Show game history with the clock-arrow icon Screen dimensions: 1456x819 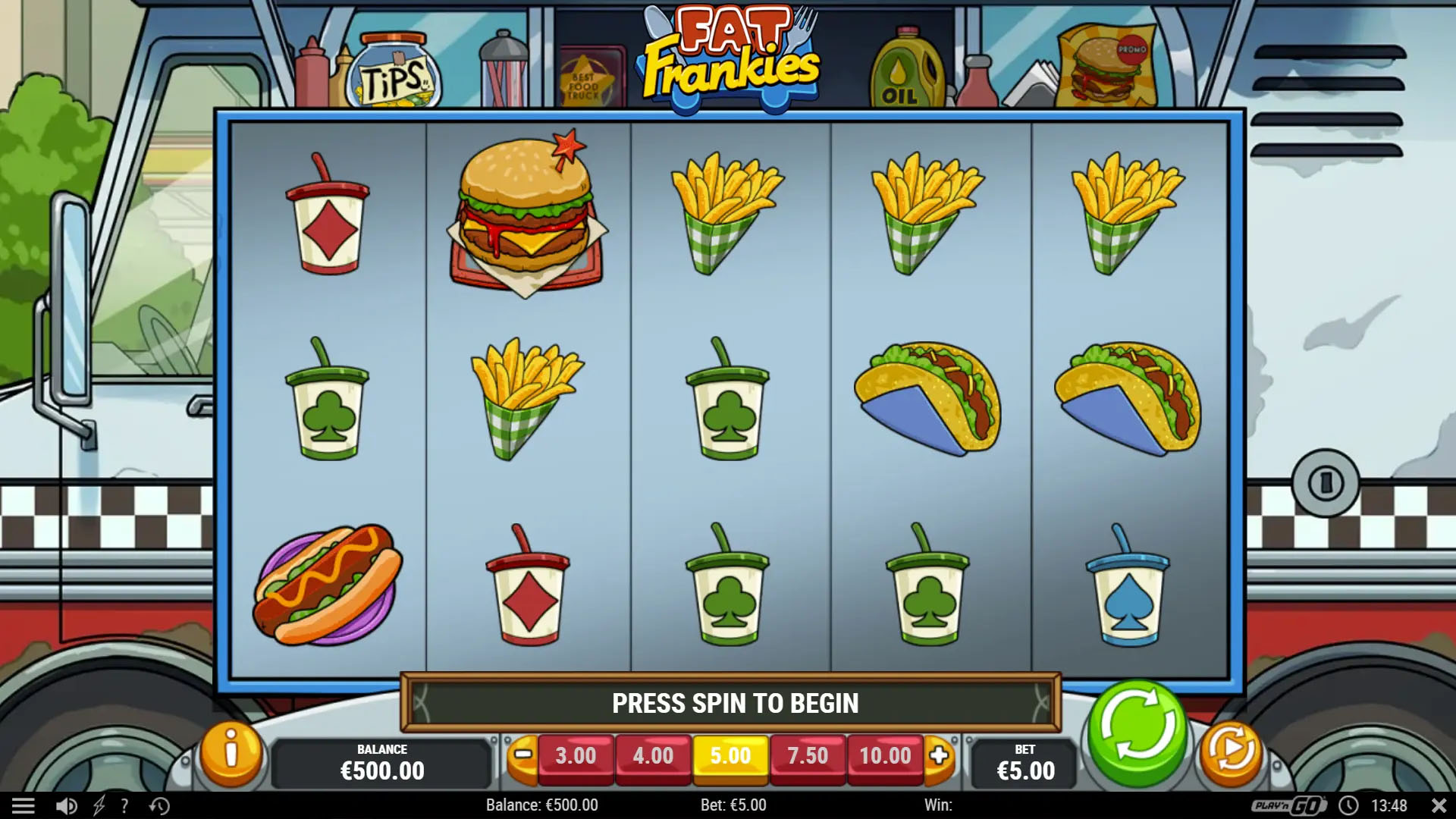159,805
